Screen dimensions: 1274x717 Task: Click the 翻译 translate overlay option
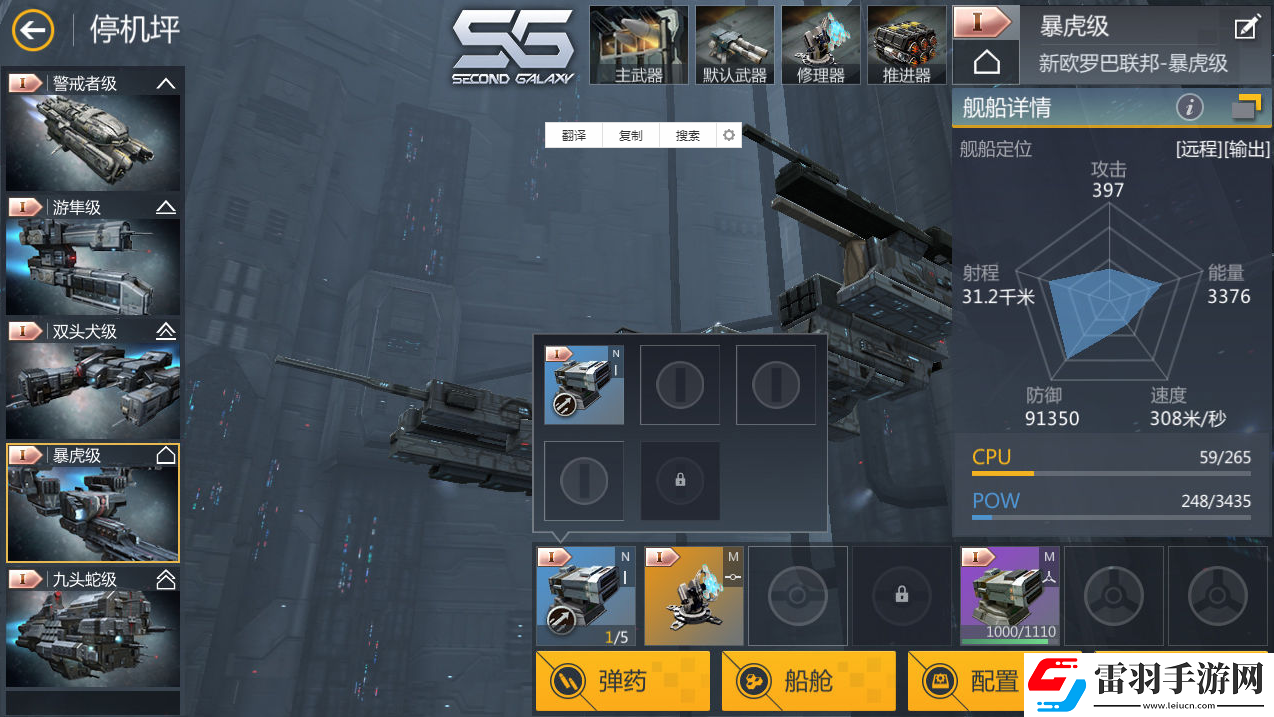click(x=573, y=136)
